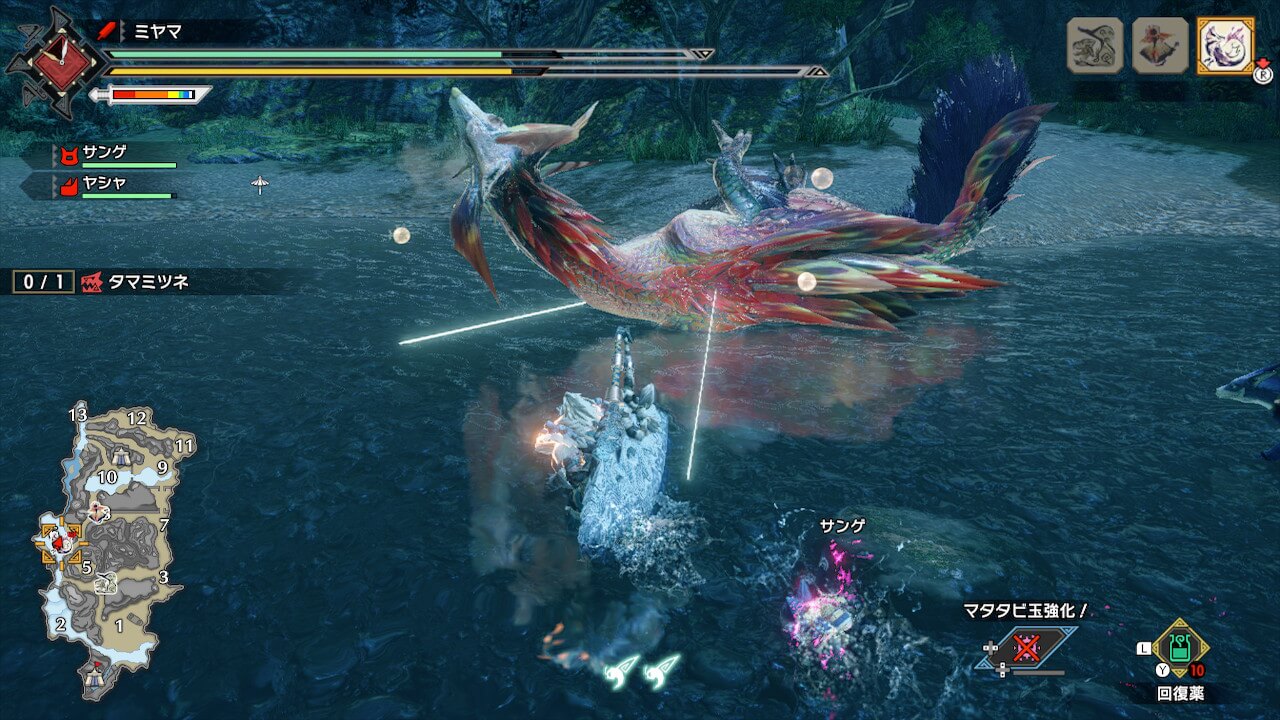Select the orange target marker on the map
1280x720 pixels.
coord(62,542)
